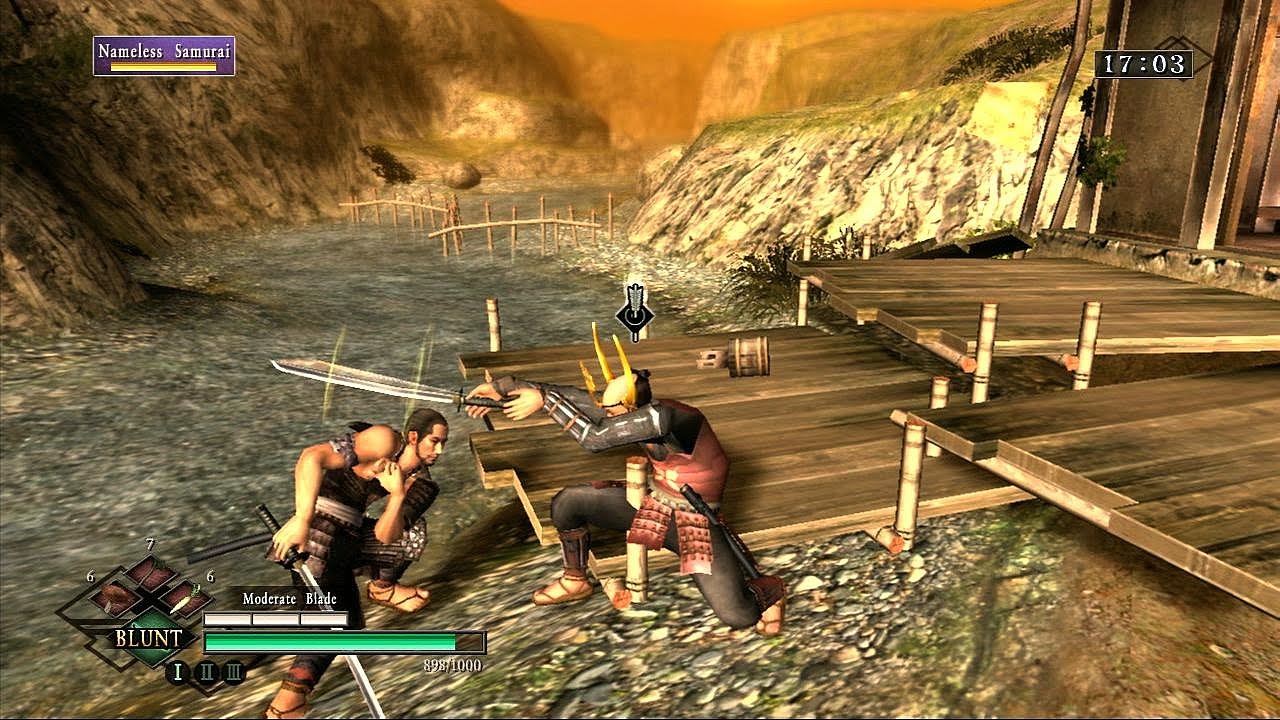Click the Nameless Samurai target nameplate

coord(164,56)
